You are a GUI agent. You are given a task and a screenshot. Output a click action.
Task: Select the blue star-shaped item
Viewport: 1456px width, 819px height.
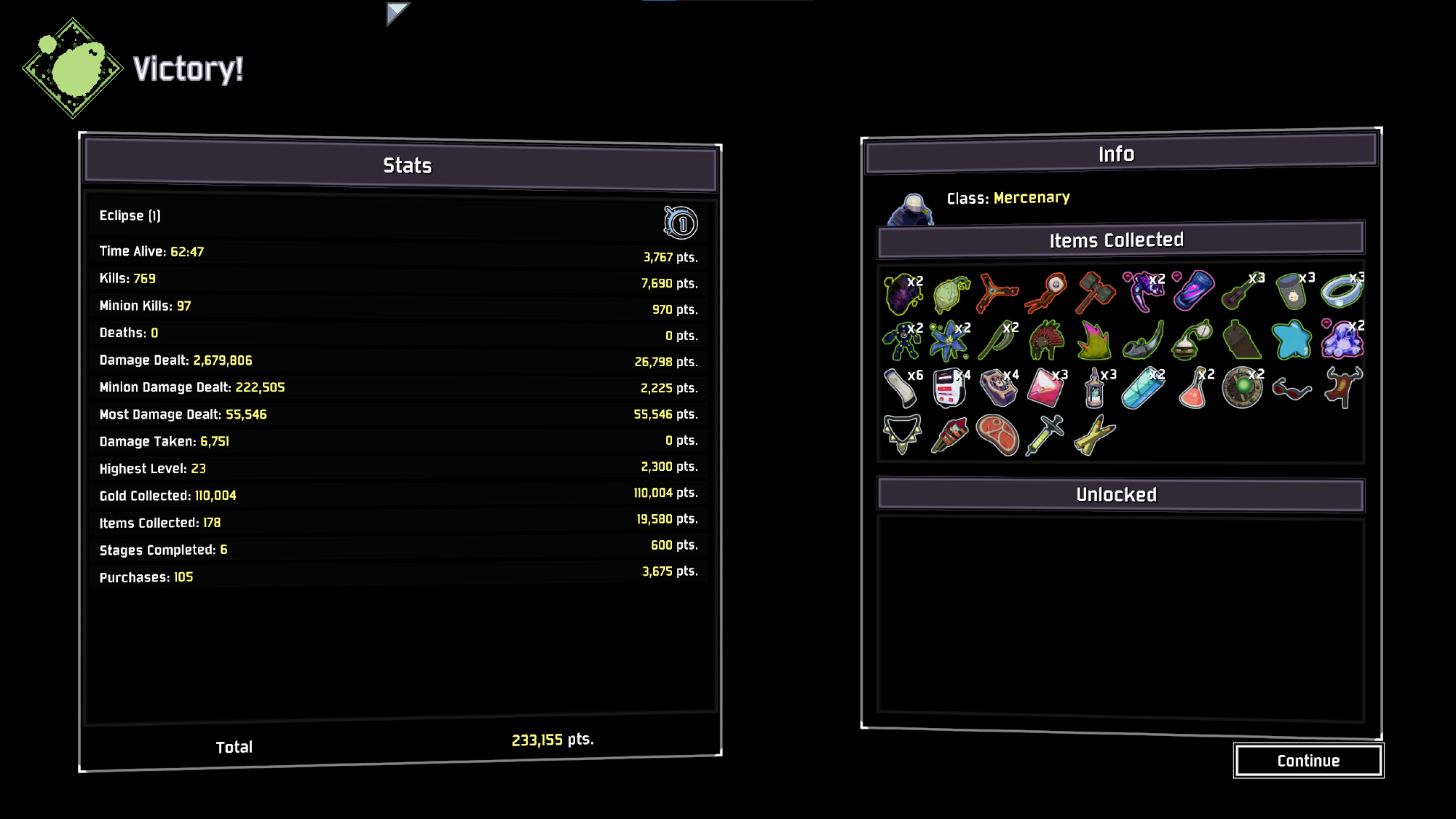1291,340
